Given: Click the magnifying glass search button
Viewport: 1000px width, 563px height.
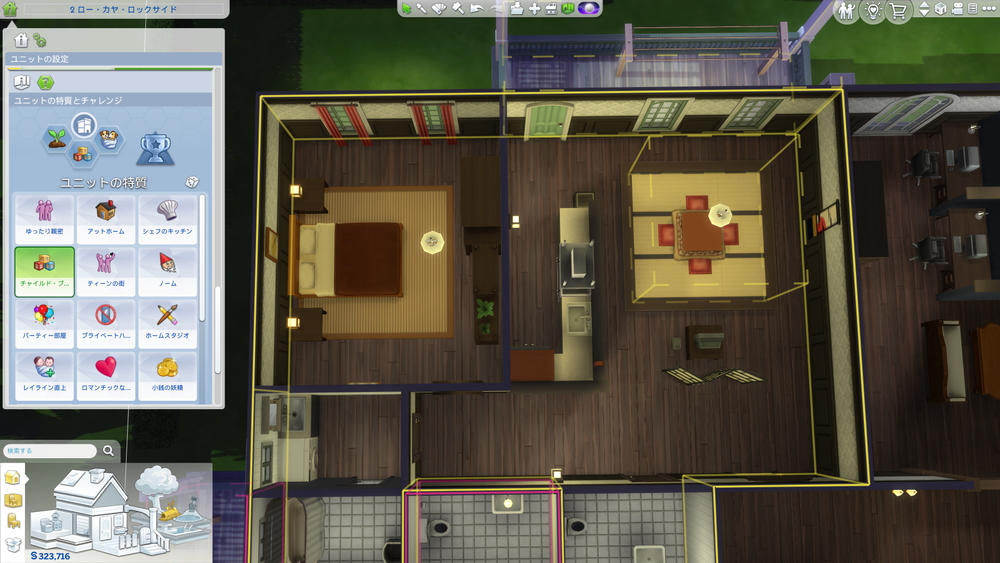Looking at the screenshot, I should 108,451.
